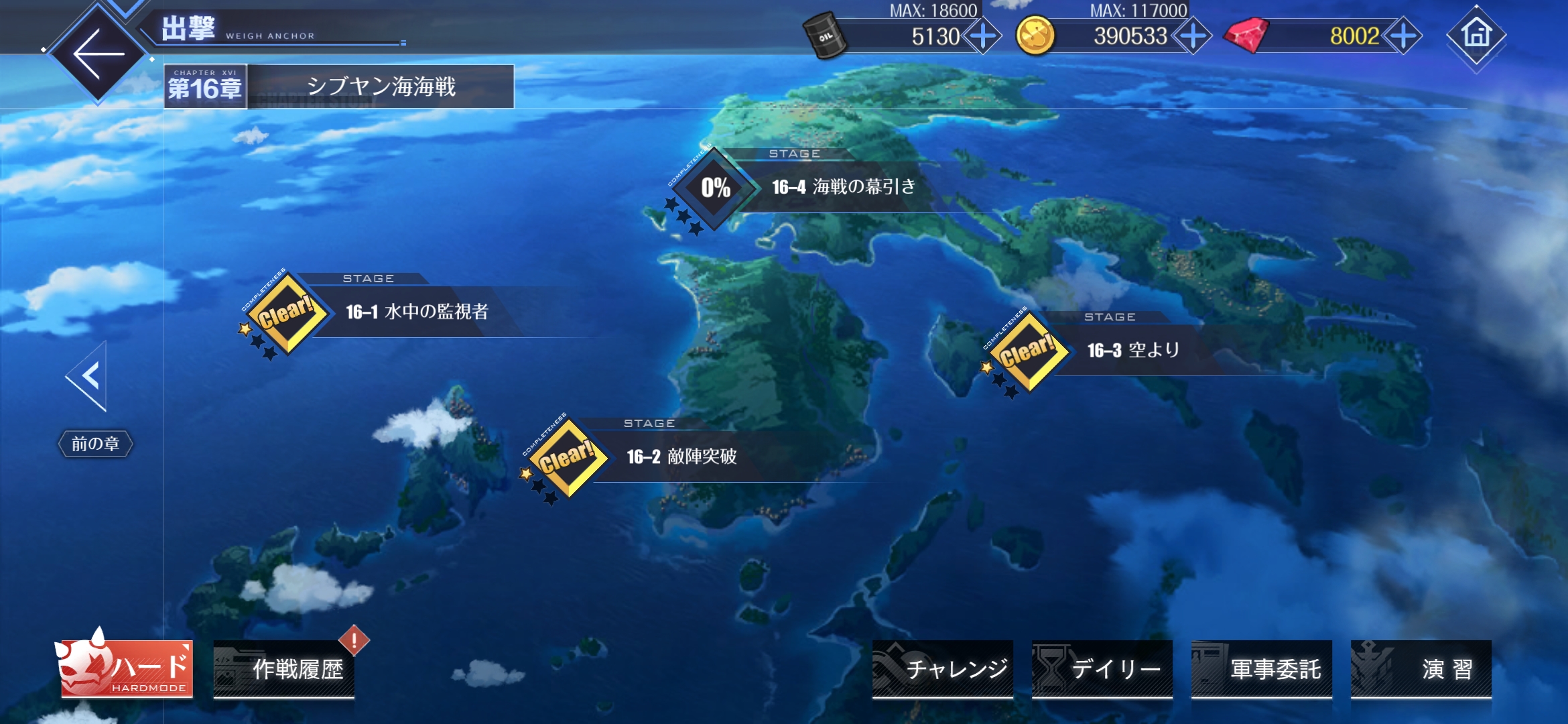Select stage 16-3 空より
The width and height of the screenshot is (1568, 724).
1132,351
